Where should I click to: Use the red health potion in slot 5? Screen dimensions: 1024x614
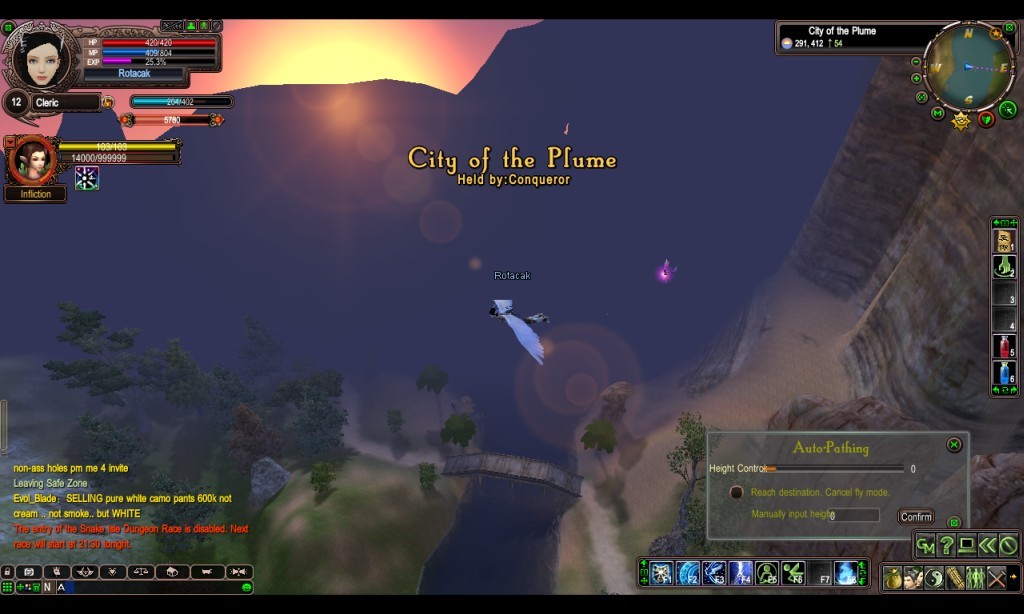pos(1004,347)
